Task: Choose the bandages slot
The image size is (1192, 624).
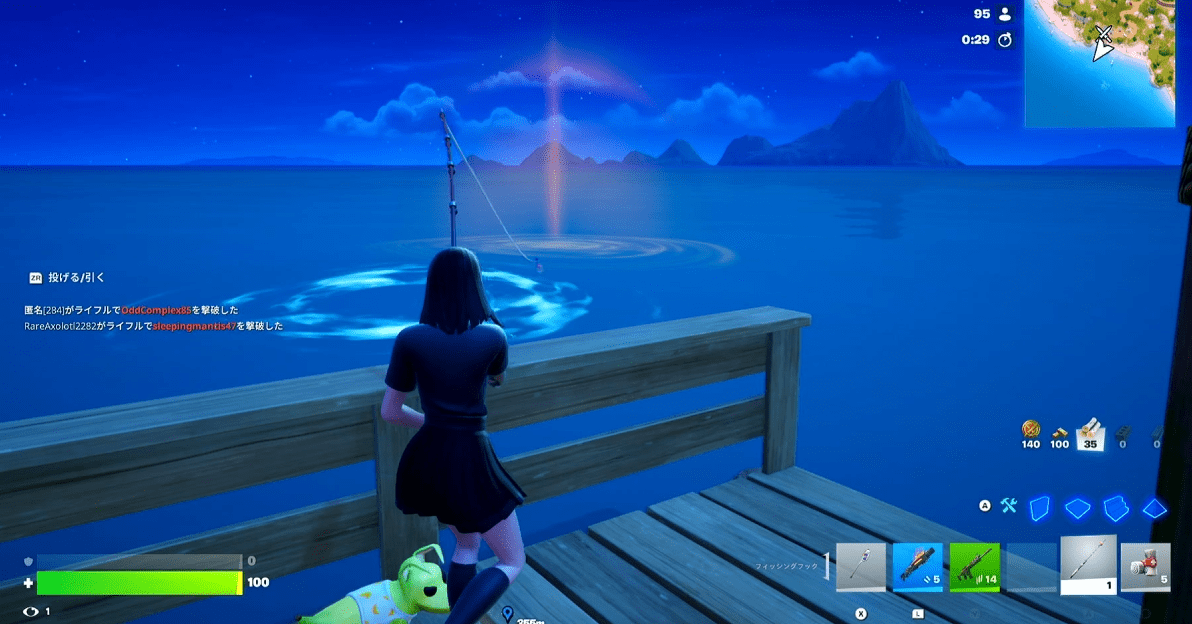Action: [x=1145, y=568]
